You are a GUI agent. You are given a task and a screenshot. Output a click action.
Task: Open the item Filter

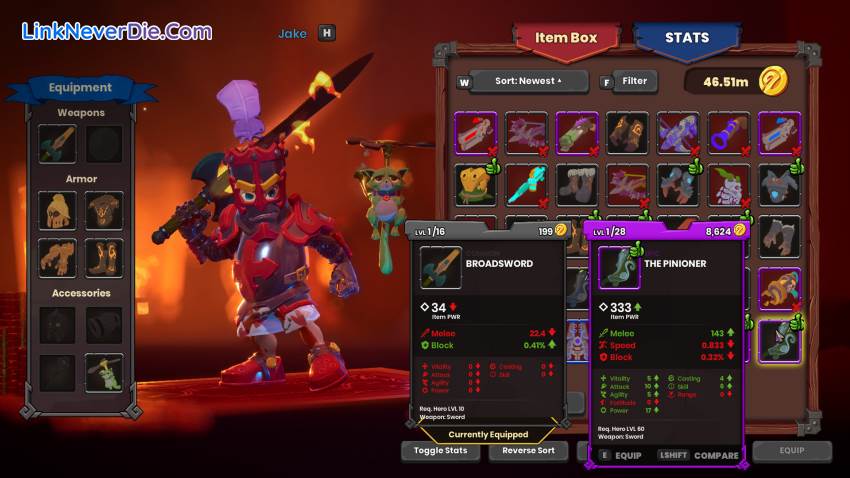click(x=634, y=81)
